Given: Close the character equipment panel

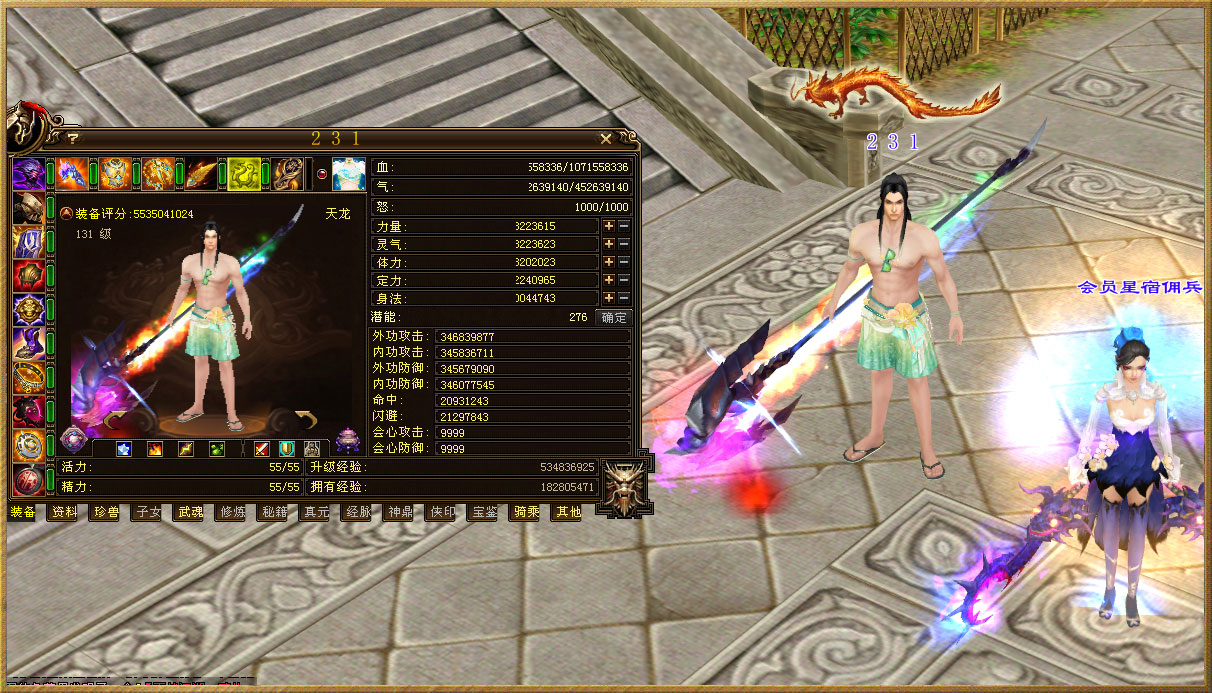Looking at the screenshot, I should (x=605, y=139).
